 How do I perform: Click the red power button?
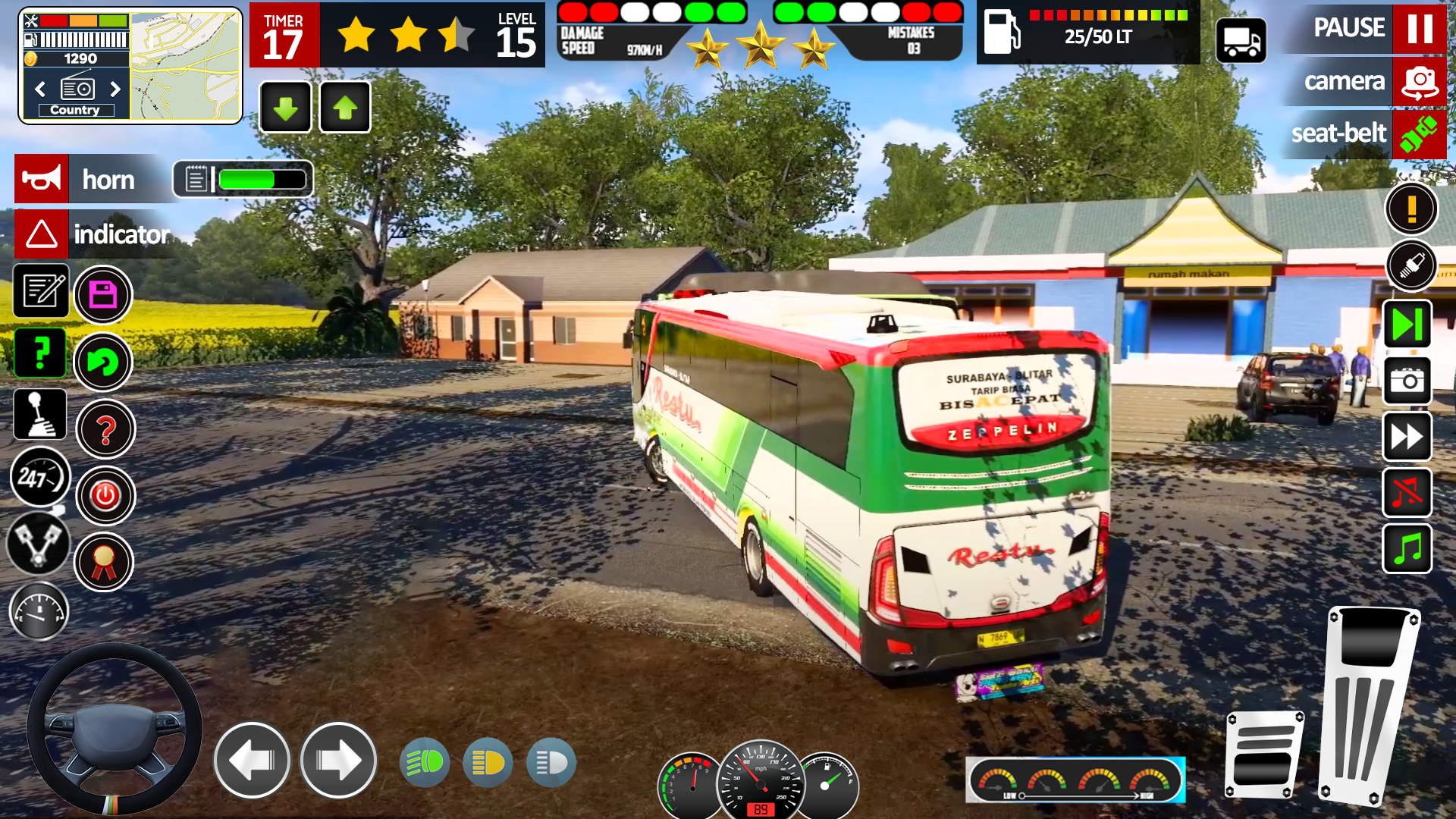(x=105, y=496)
